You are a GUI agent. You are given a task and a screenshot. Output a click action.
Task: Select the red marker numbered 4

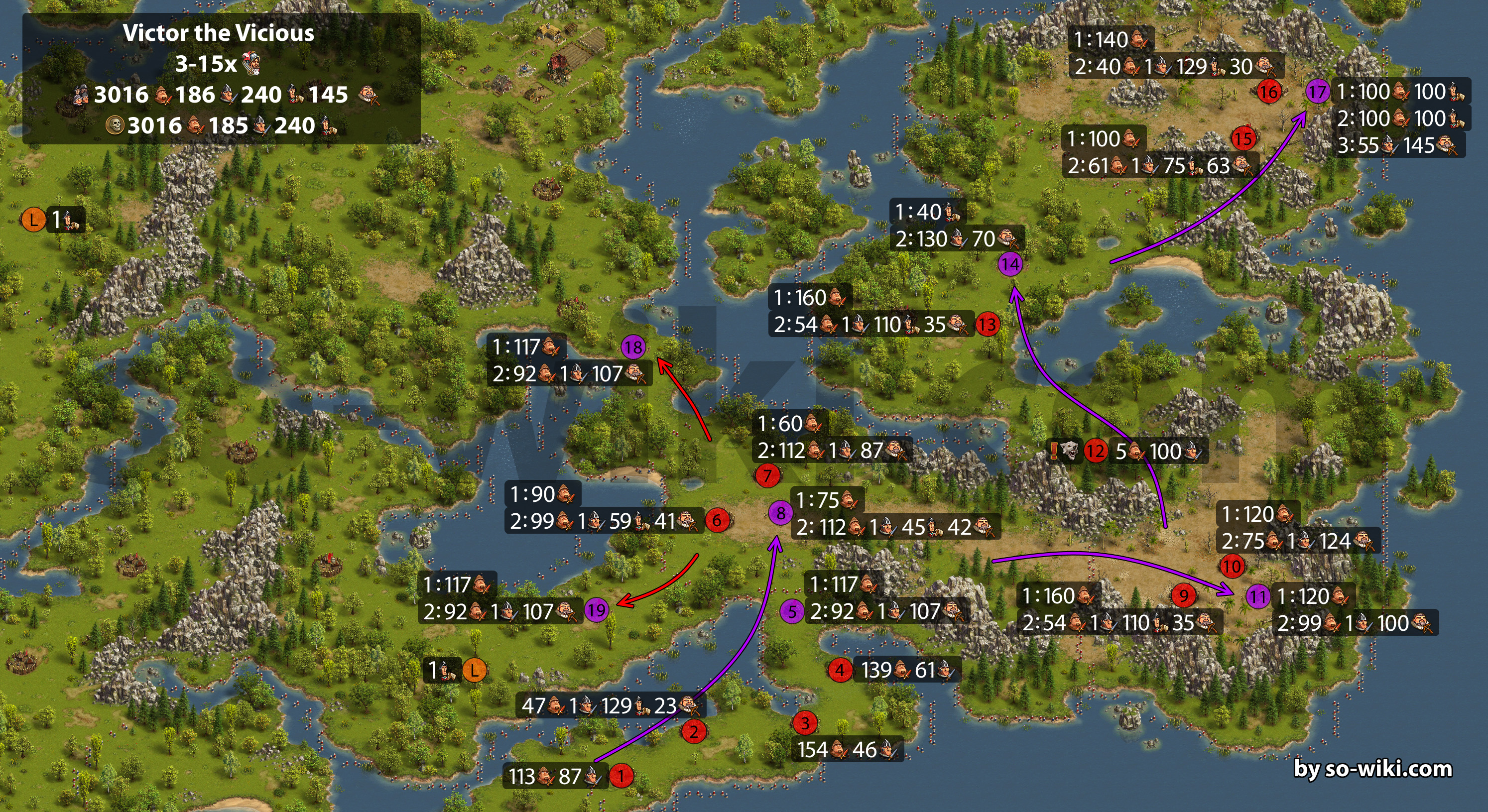[x=840, y=670]
